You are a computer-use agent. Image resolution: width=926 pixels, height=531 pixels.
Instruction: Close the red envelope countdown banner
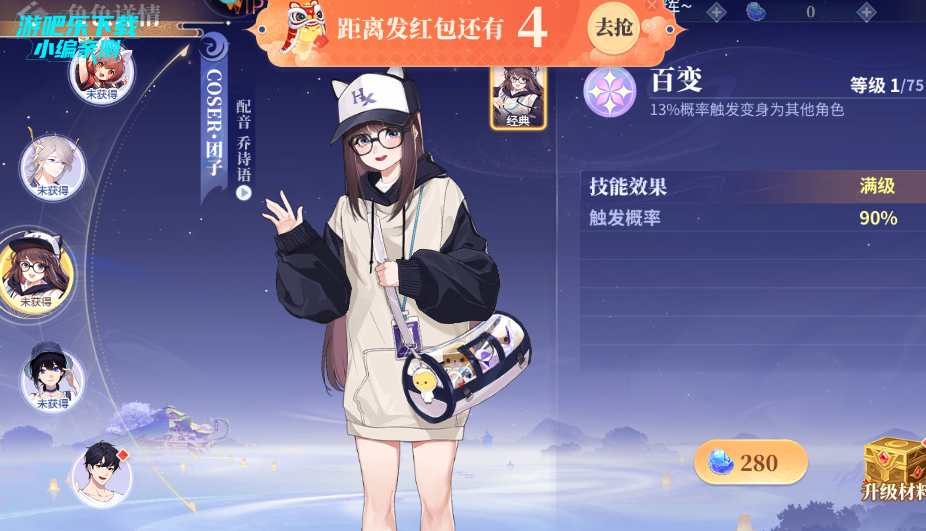[x=652, y=6]
